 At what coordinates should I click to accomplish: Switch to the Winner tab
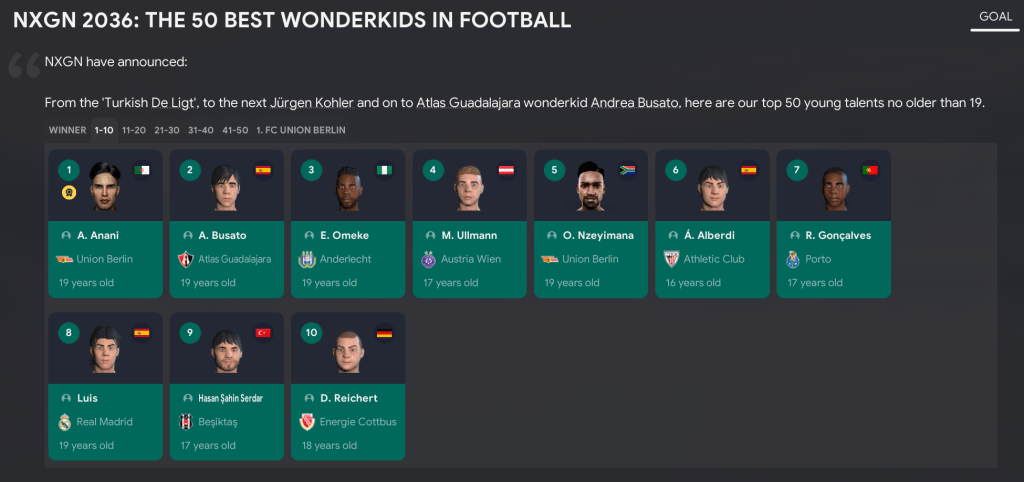pos(67,130)
